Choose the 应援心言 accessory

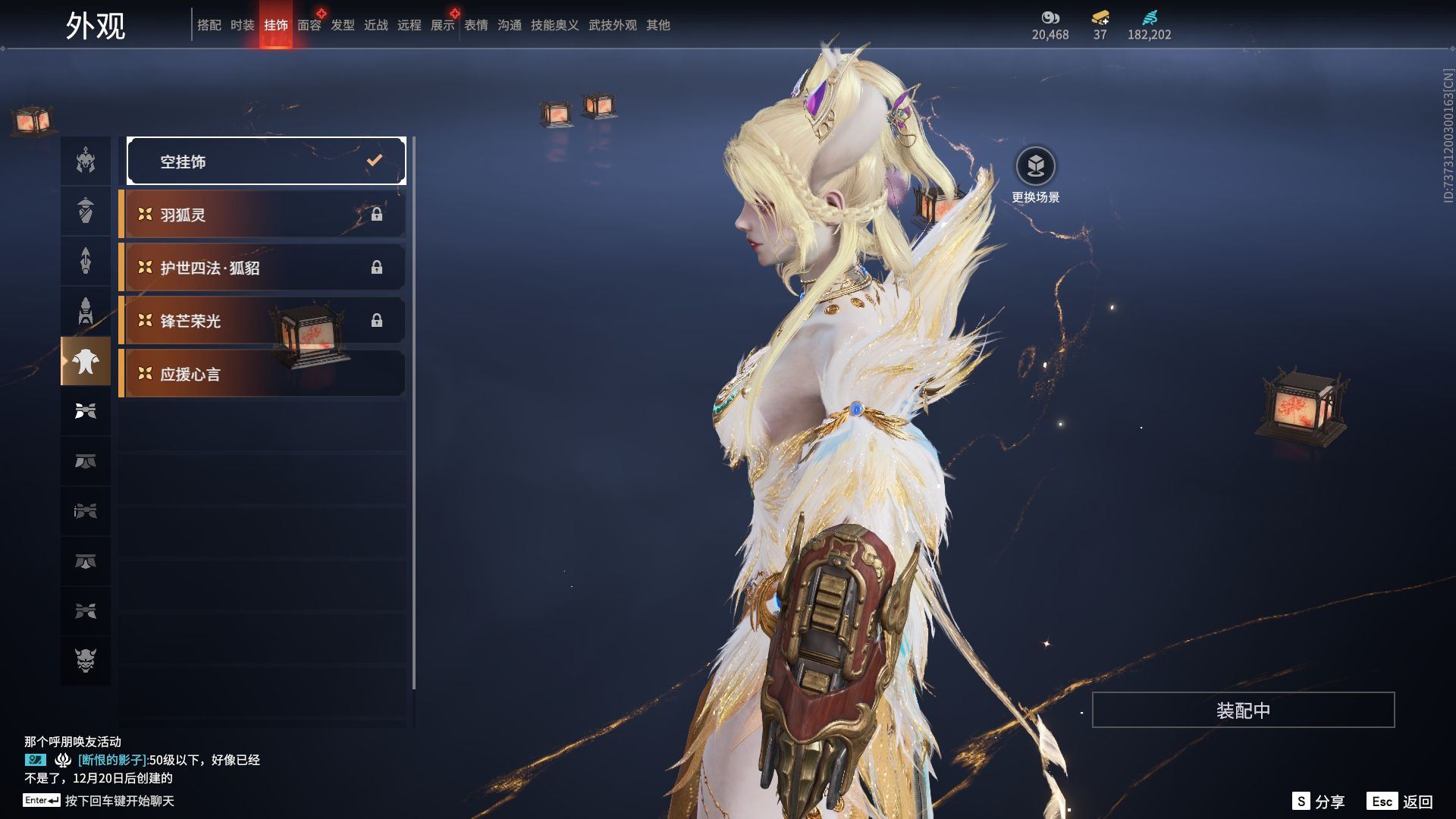pos(262,374)
